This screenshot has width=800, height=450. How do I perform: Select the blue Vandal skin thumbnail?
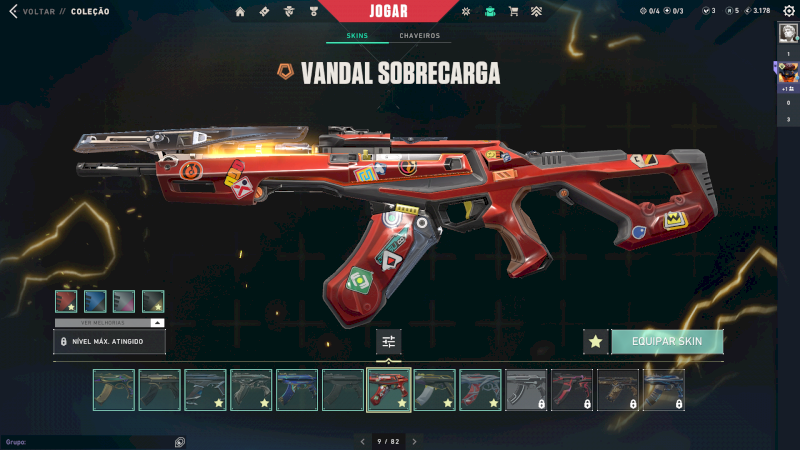click(297, 390)
